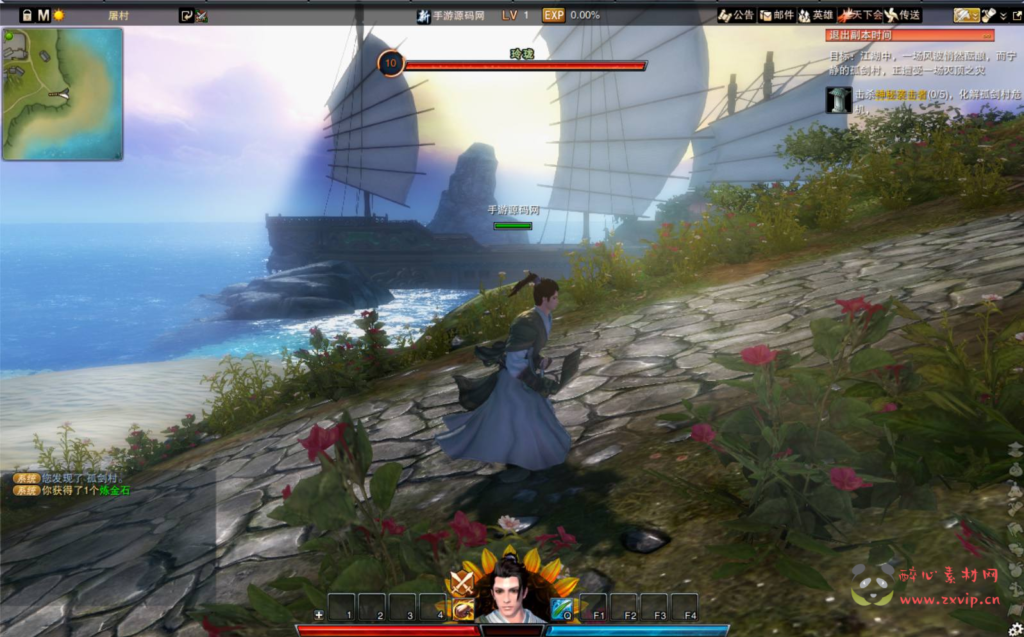Open the player character portrait

coord(511,594)
